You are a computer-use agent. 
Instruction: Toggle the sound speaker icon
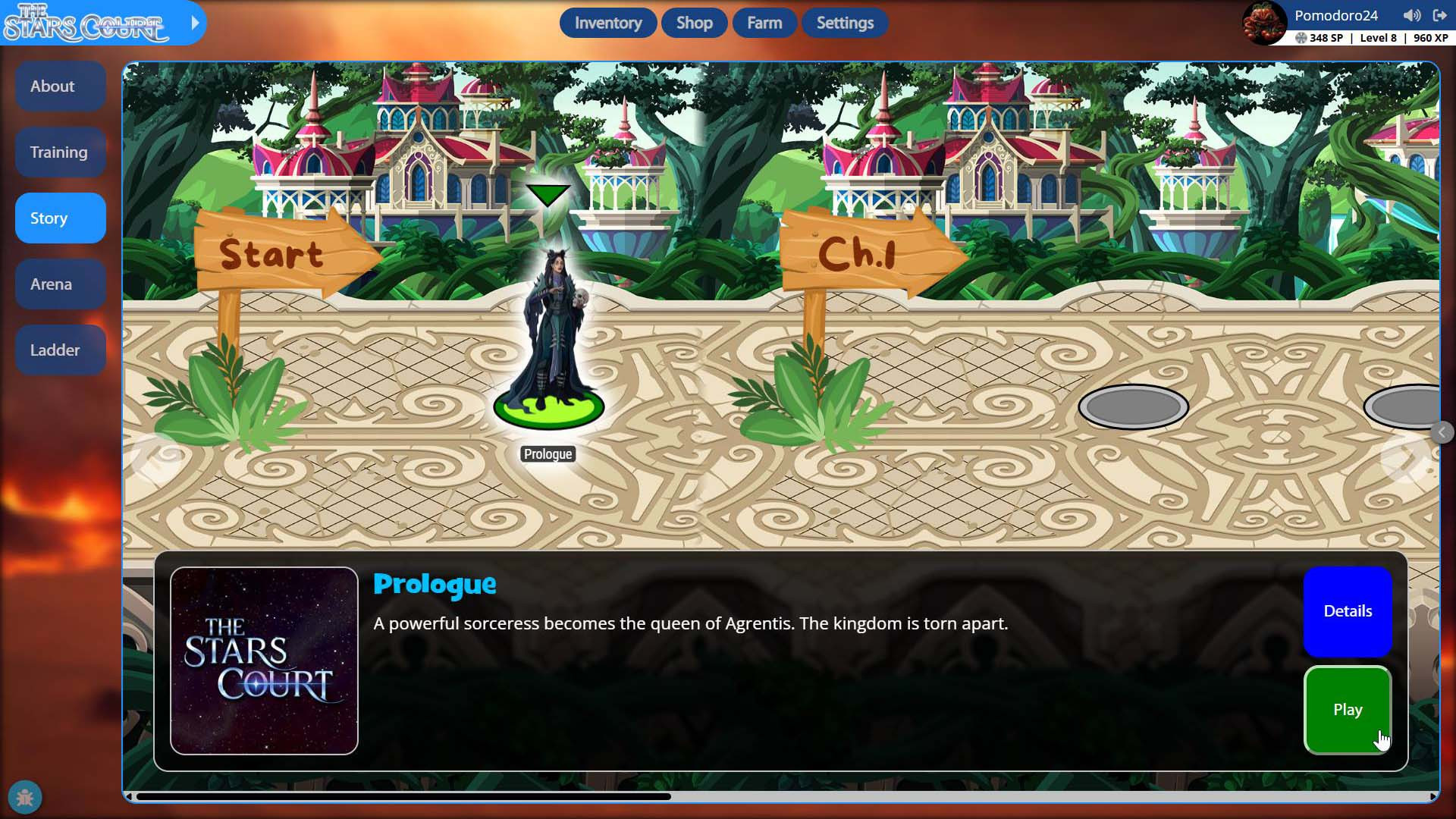(x=1411, y=15)
